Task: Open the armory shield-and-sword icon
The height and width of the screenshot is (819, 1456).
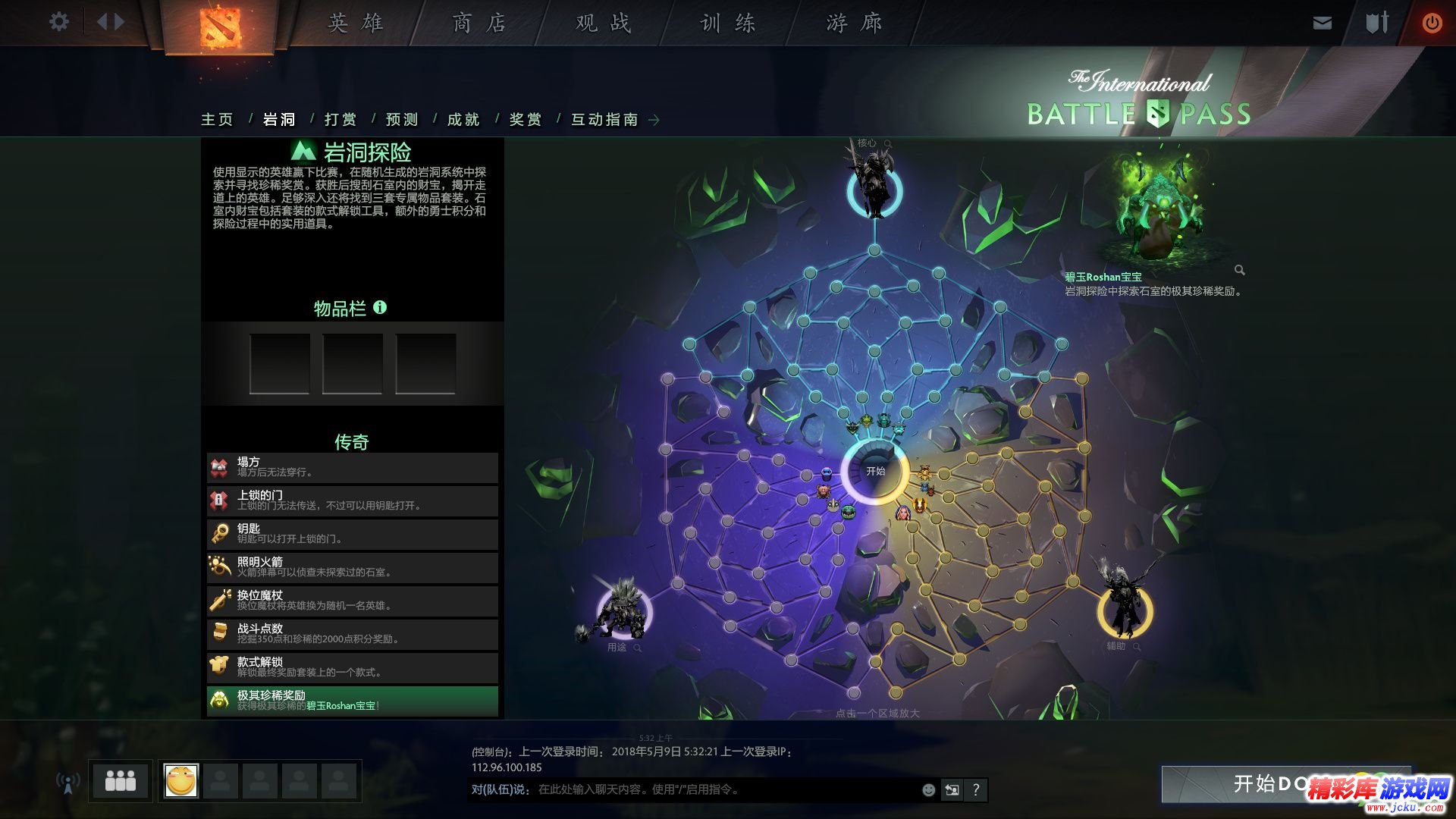Action: tap(1376, 23)
